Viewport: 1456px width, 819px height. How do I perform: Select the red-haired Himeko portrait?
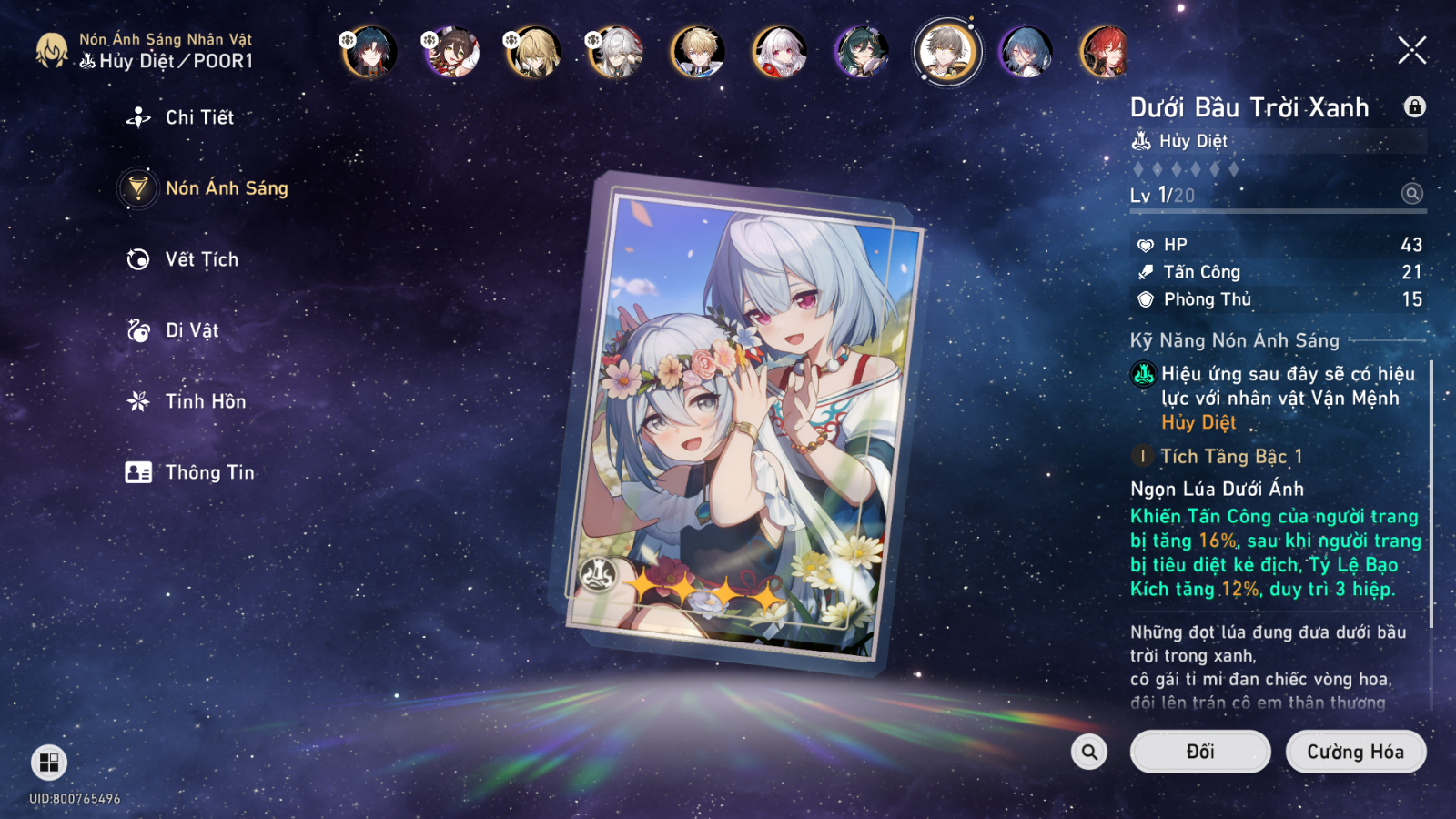(x=1106, y=51)
